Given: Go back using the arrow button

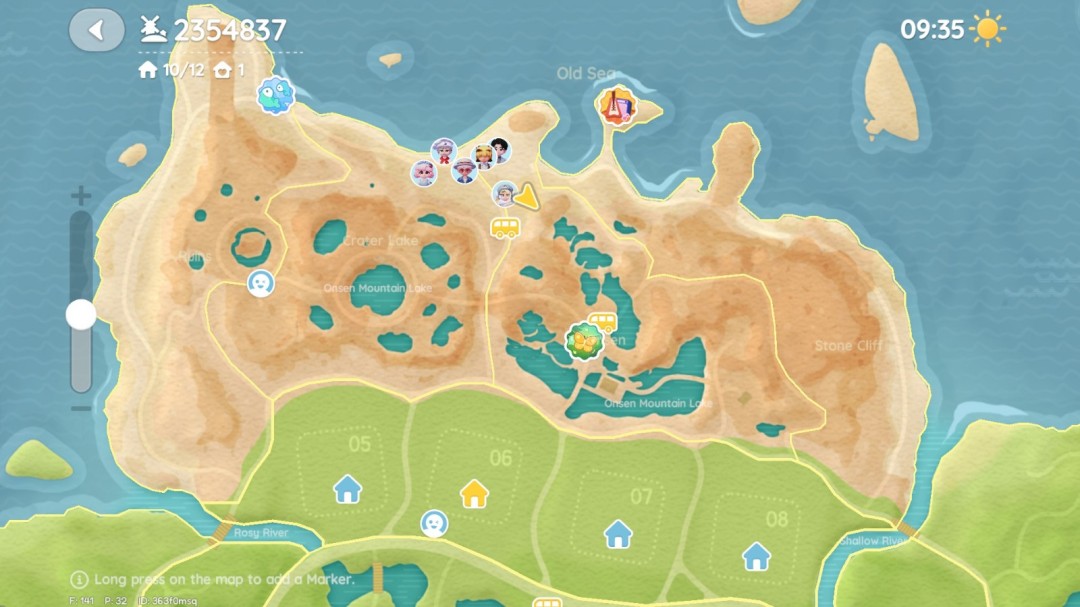Looking at the screenshot, I should 96,30.
